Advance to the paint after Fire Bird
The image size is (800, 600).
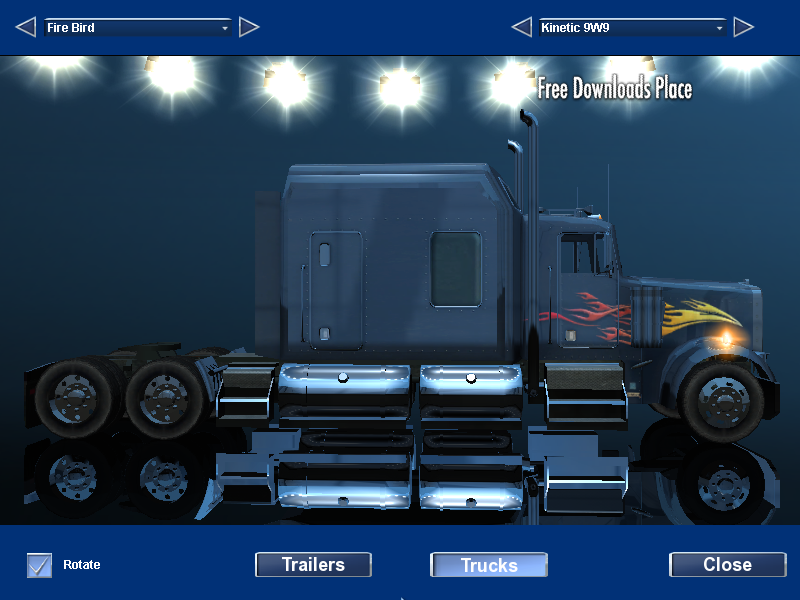click(249, 27)
